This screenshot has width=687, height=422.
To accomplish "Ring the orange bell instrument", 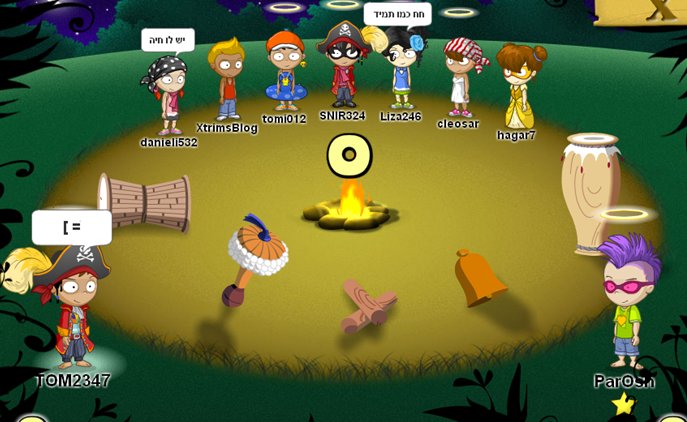I will tap(479, 276).
